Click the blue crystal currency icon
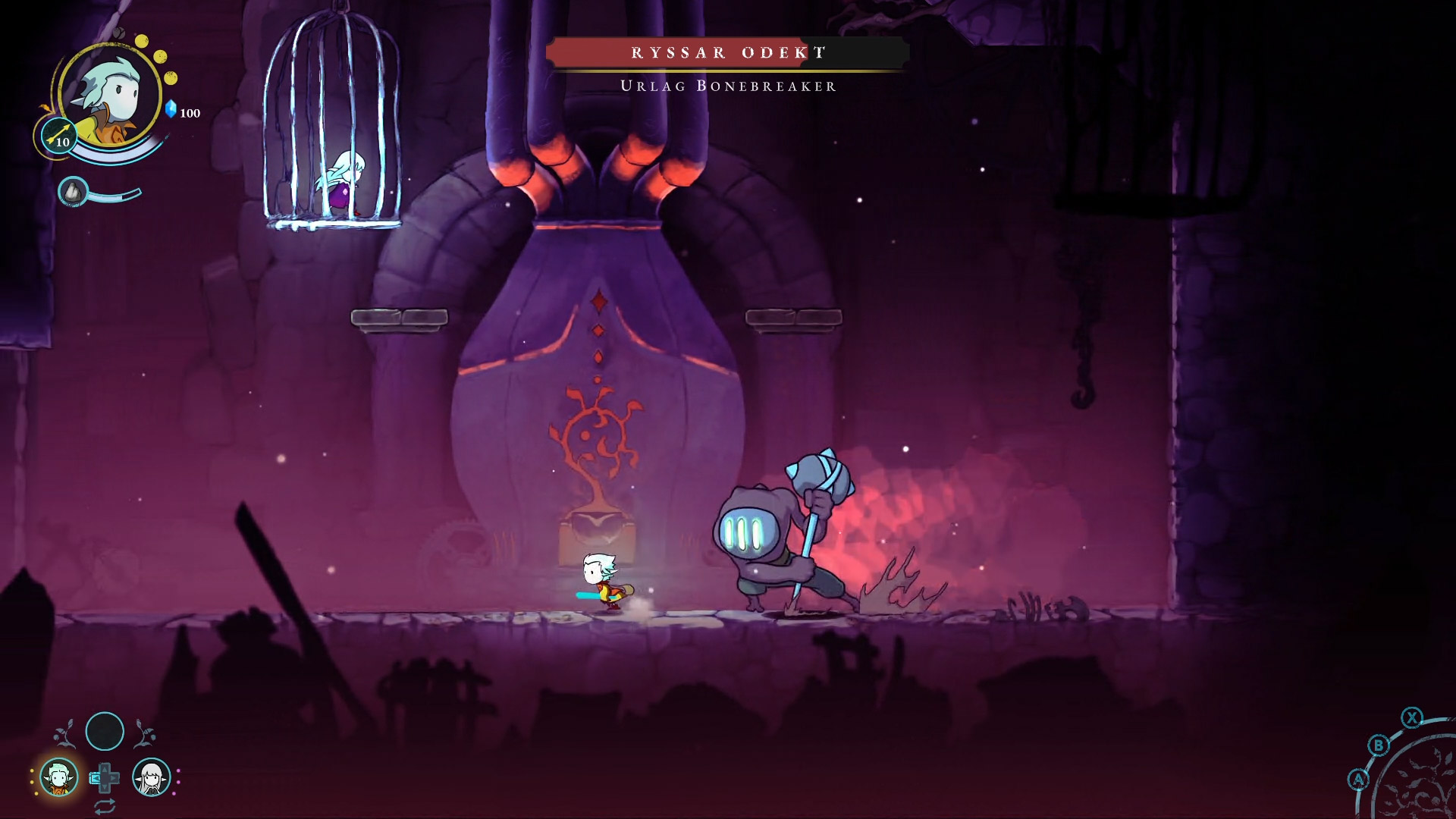This screenshot has height=819, width=1456. pos(171,109)
